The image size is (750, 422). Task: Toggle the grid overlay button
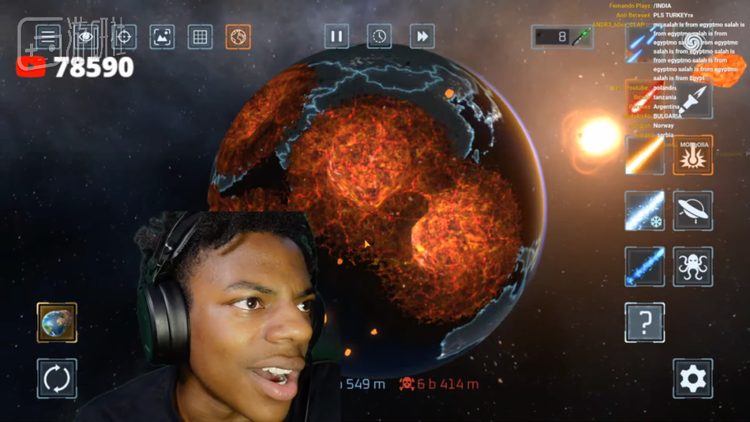199,37
